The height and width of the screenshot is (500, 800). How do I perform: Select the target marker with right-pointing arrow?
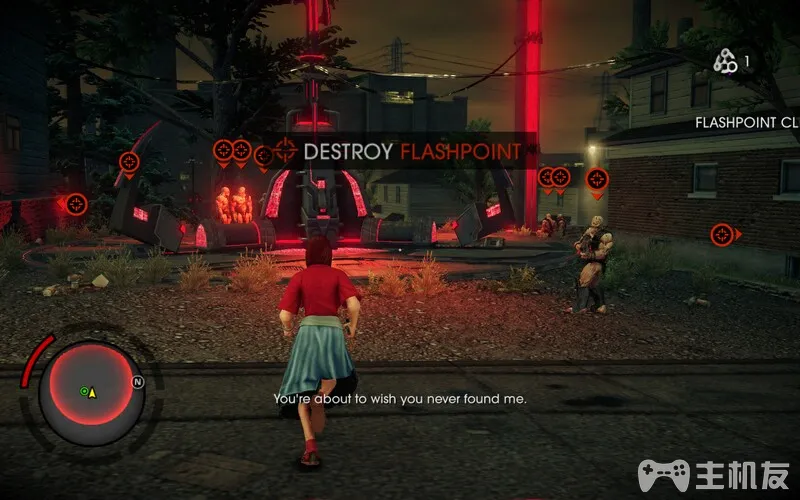pos(723,234)
